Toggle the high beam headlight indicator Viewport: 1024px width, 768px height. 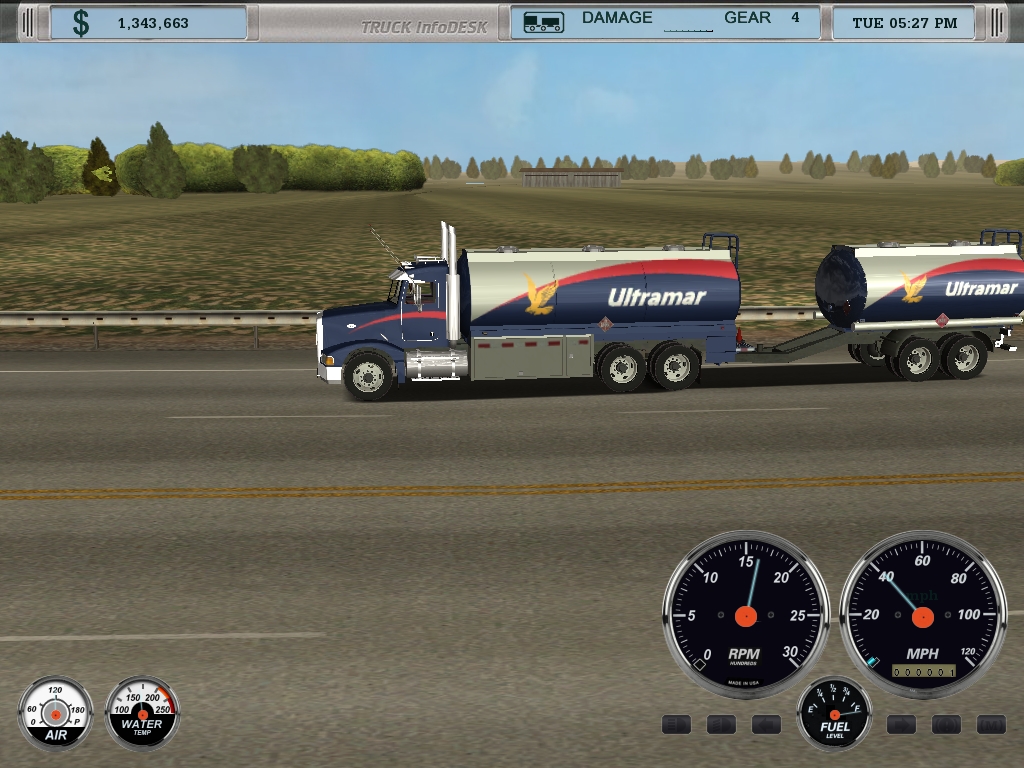(x=677, y=723)
